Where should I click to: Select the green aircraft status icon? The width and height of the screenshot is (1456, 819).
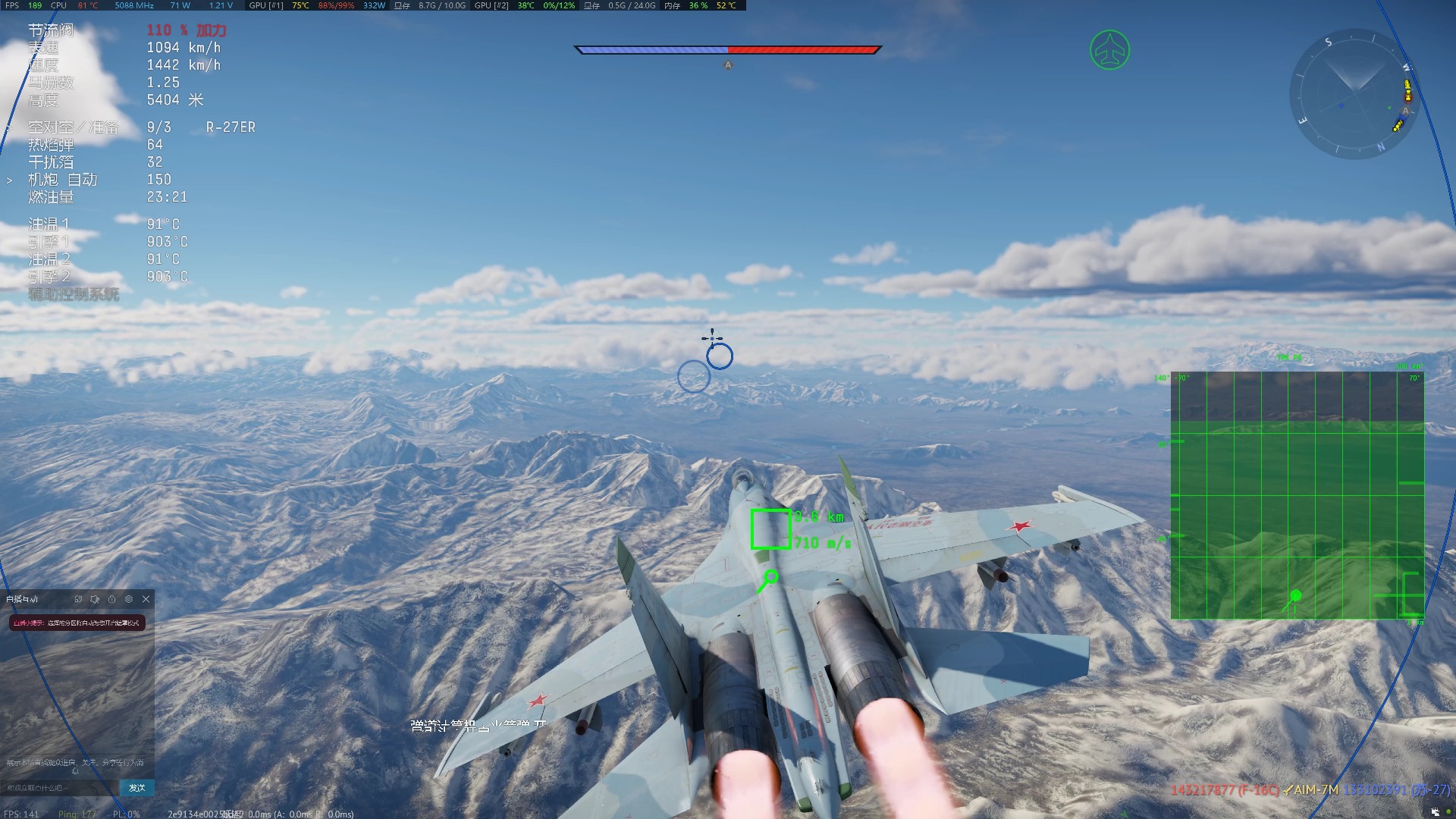[x=1109, y=51]
